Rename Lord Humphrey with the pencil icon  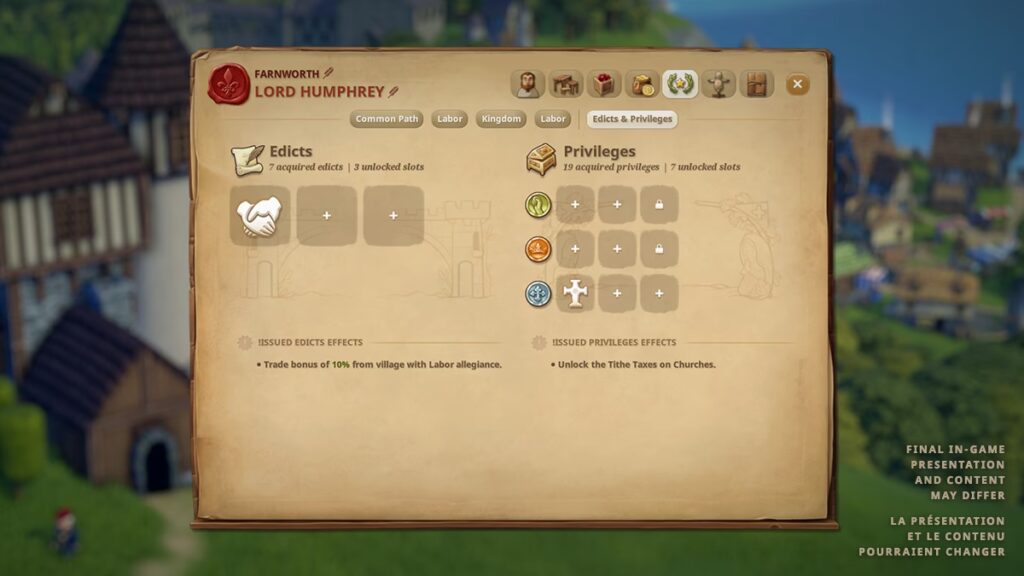(393, 92)
